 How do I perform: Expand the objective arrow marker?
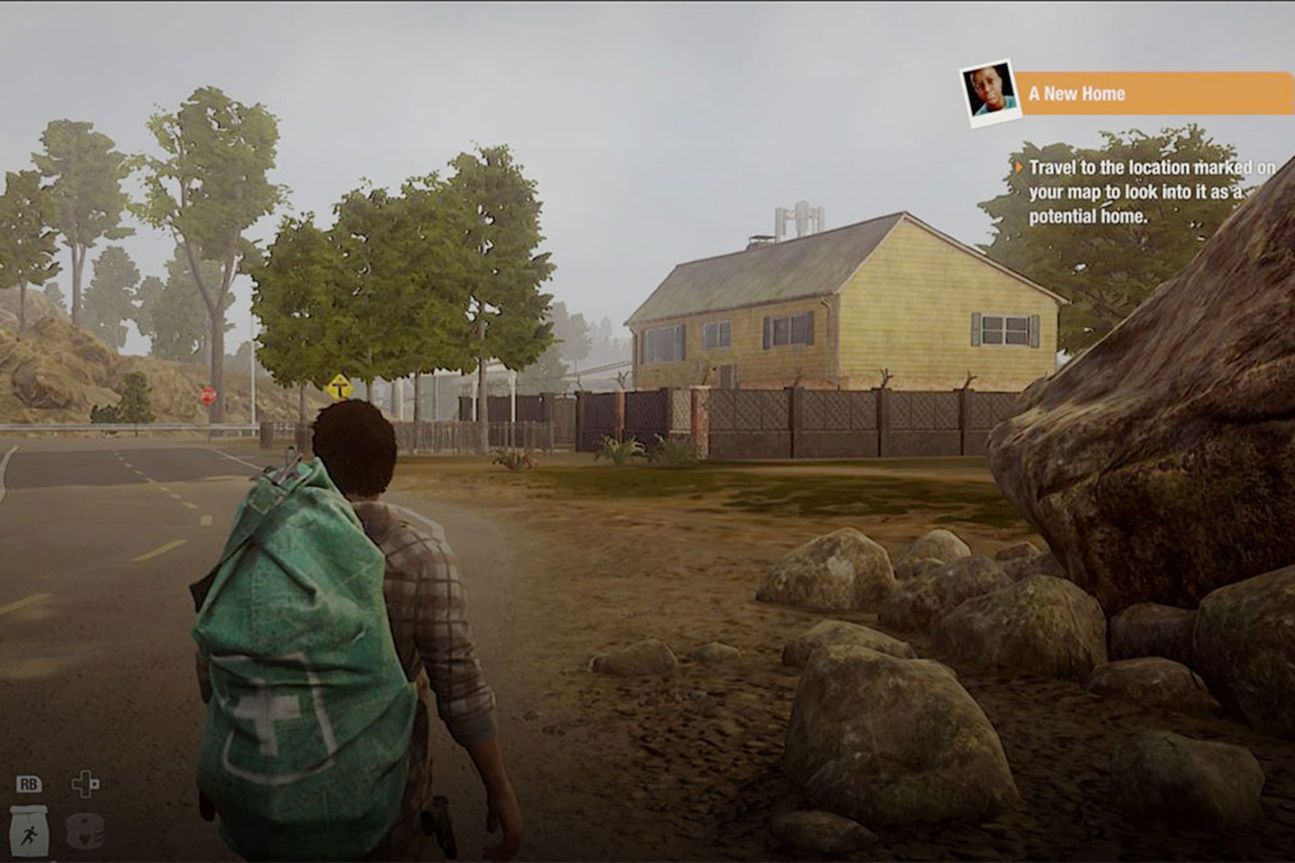pos(1020,166)
